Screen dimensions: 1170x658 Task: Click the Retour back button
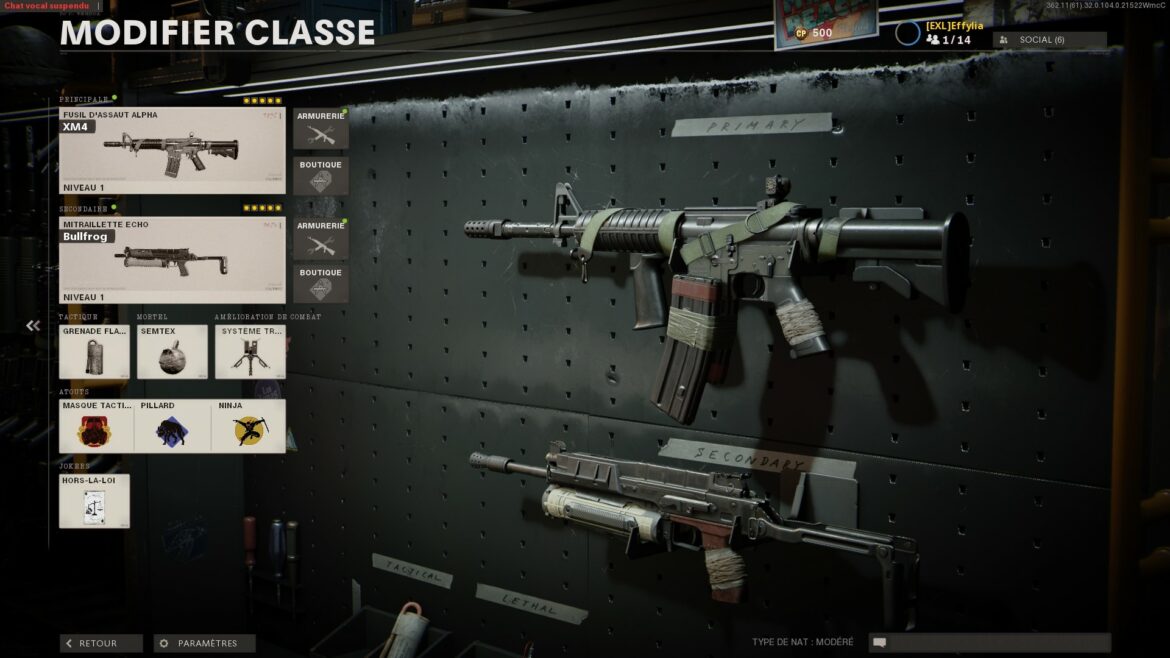tap(101, 644)
